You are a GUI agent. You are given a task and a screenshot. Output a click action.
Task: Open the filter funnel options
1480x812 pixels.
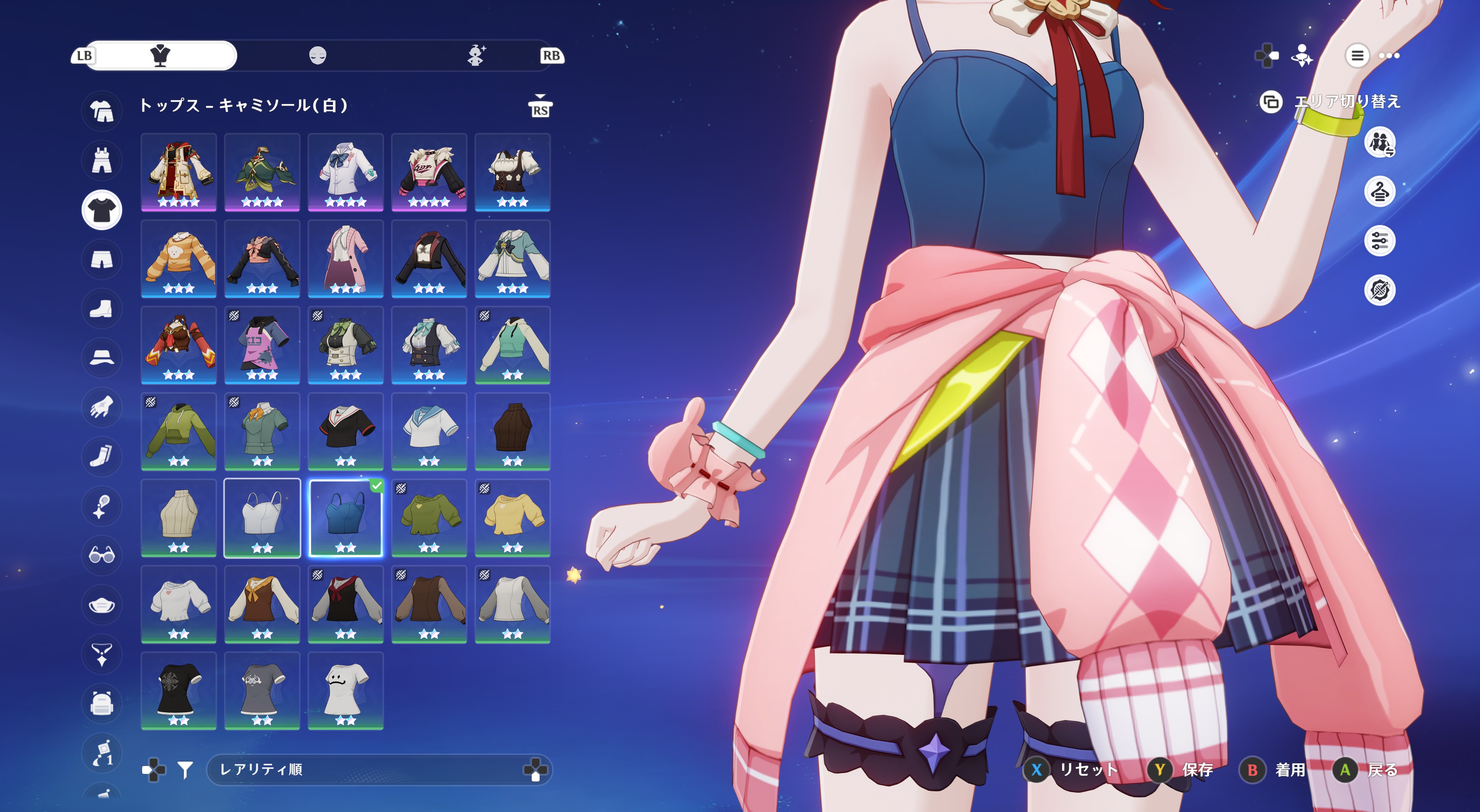click(185, 770)
